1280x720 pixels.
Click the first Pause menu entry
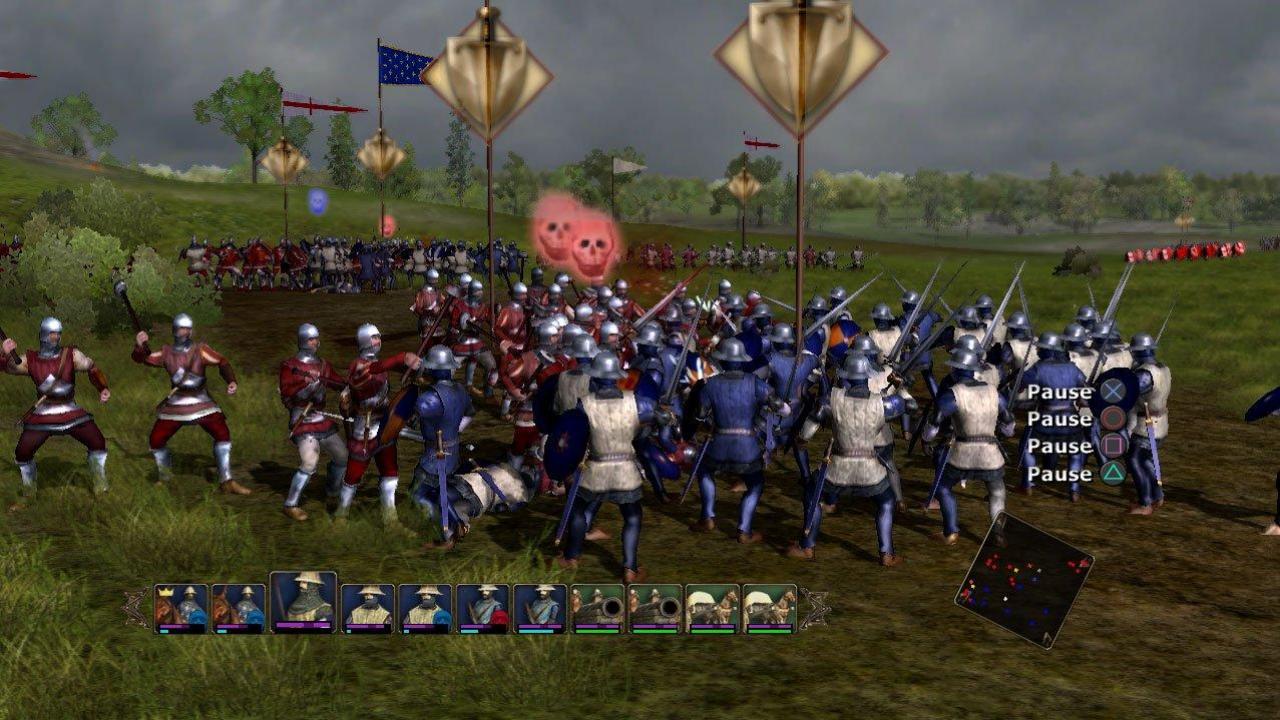tap(1060, 392)
